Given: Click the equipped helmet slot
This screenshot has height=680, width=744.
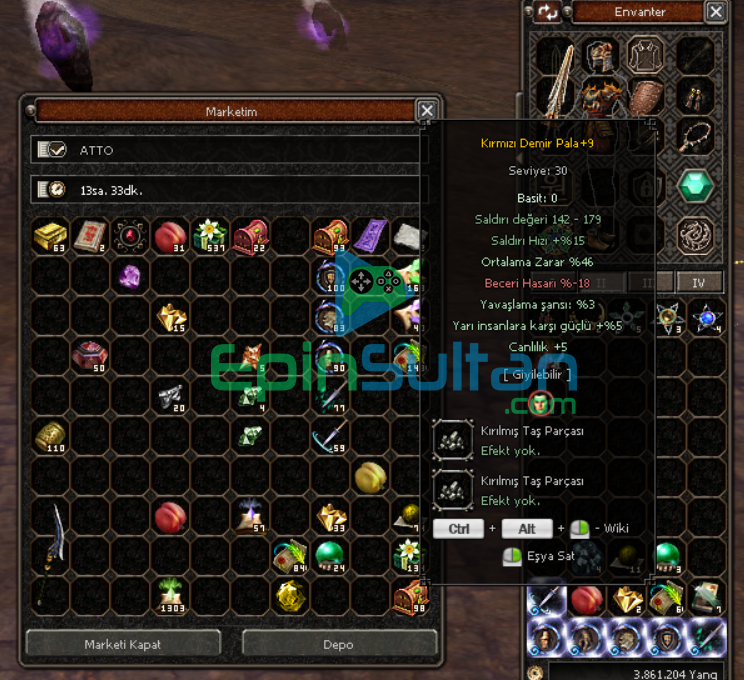Looking at the screenshot, I should 601,55.
